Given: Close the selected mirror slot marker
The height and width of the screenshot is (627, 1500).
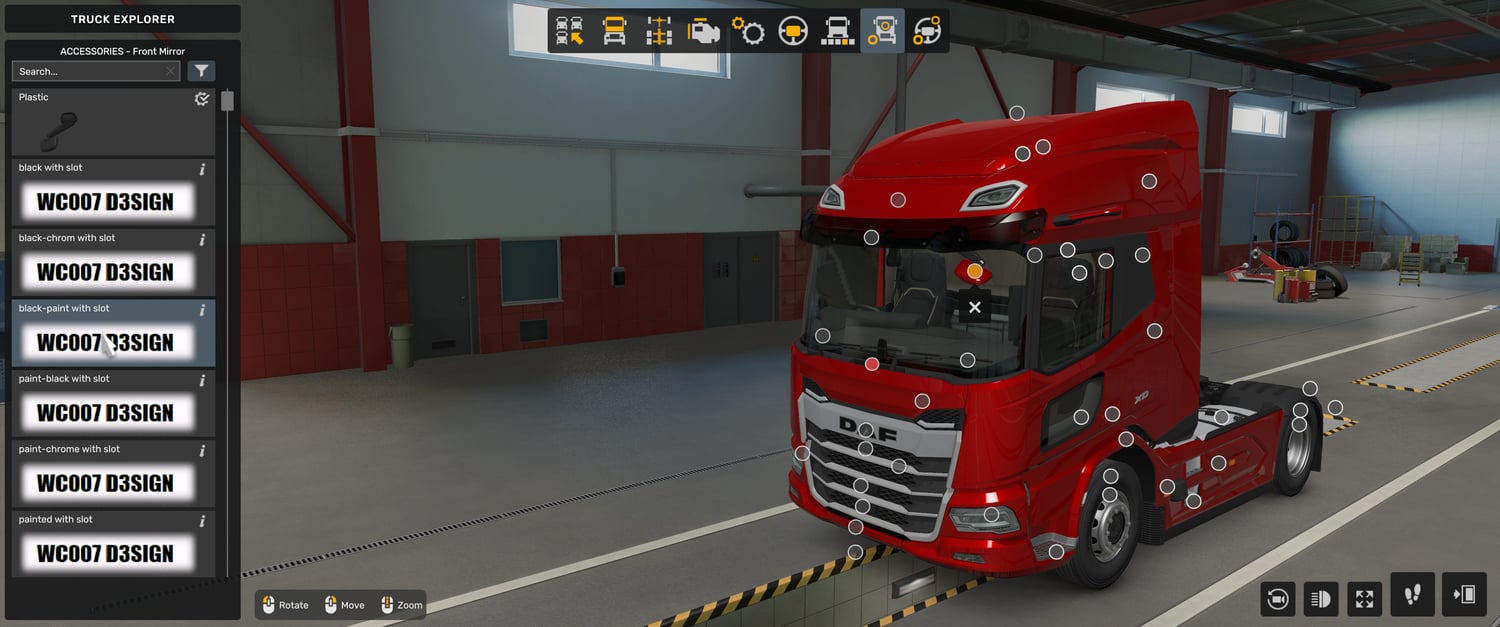Looking at the screenshot, I should 975,307.
